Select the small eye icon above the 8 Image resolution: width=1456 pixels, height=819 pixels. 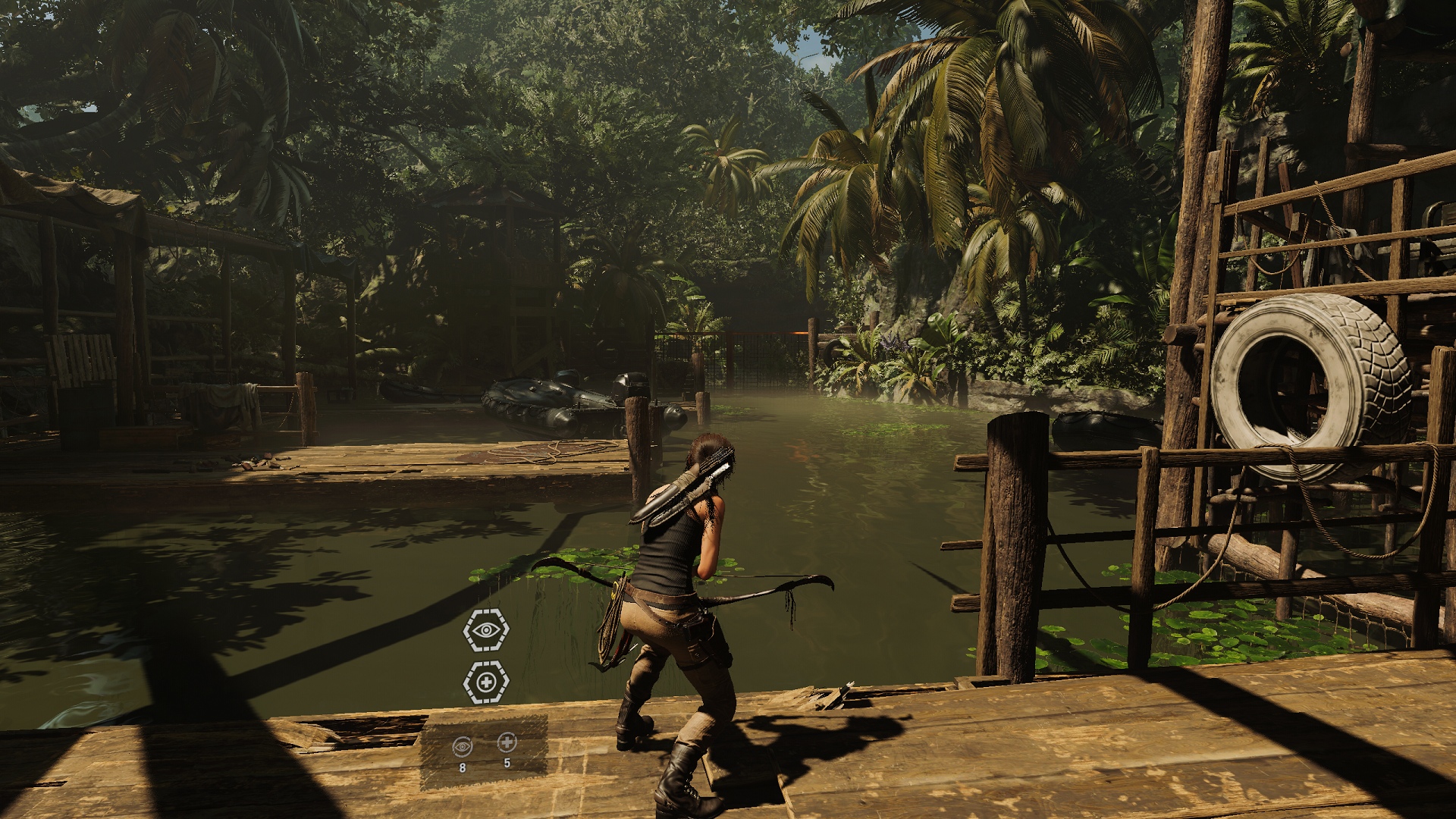pos(462,746)
